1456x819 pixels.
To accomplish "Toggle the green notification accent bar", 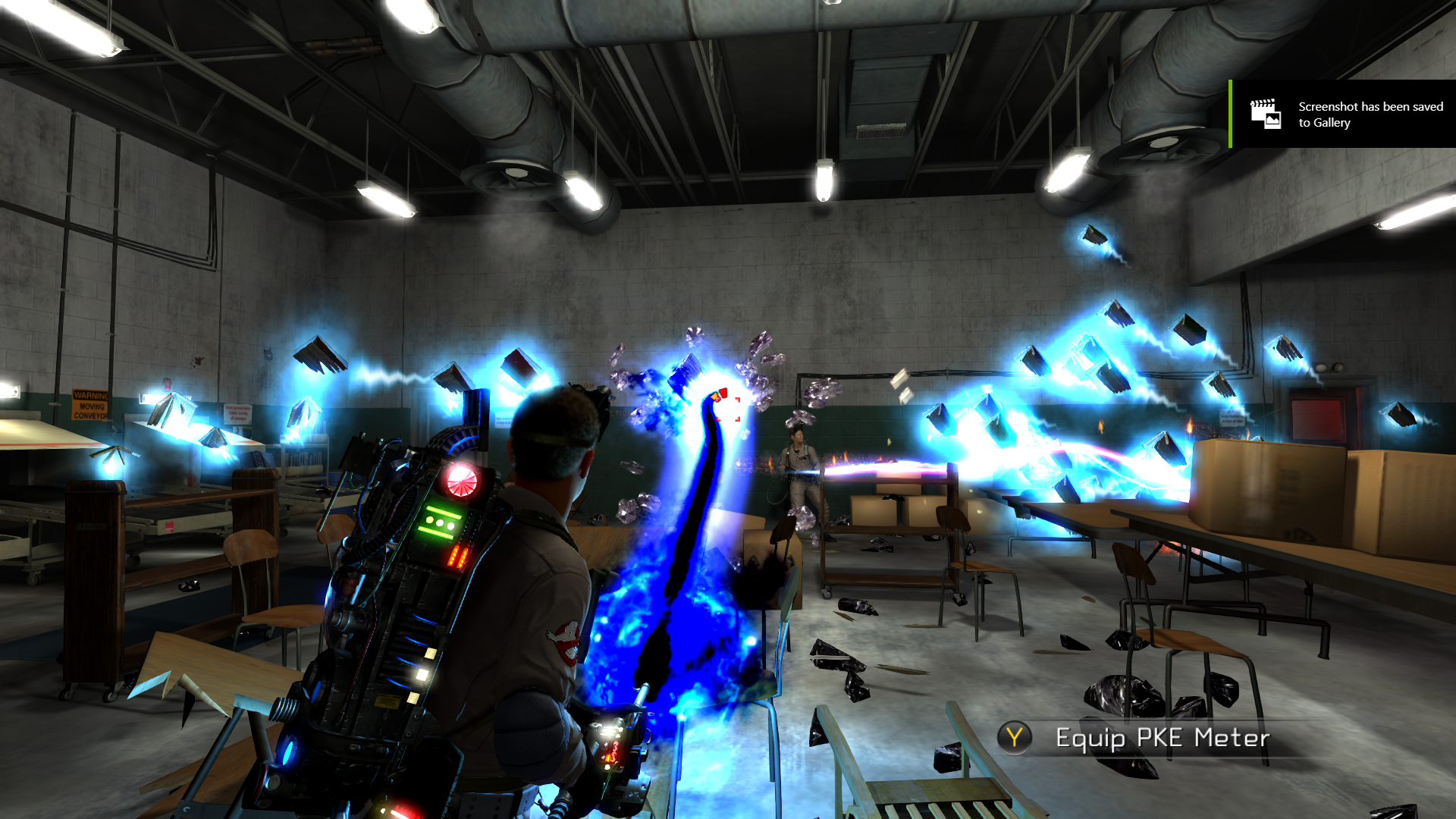I will click(1230, 111).
